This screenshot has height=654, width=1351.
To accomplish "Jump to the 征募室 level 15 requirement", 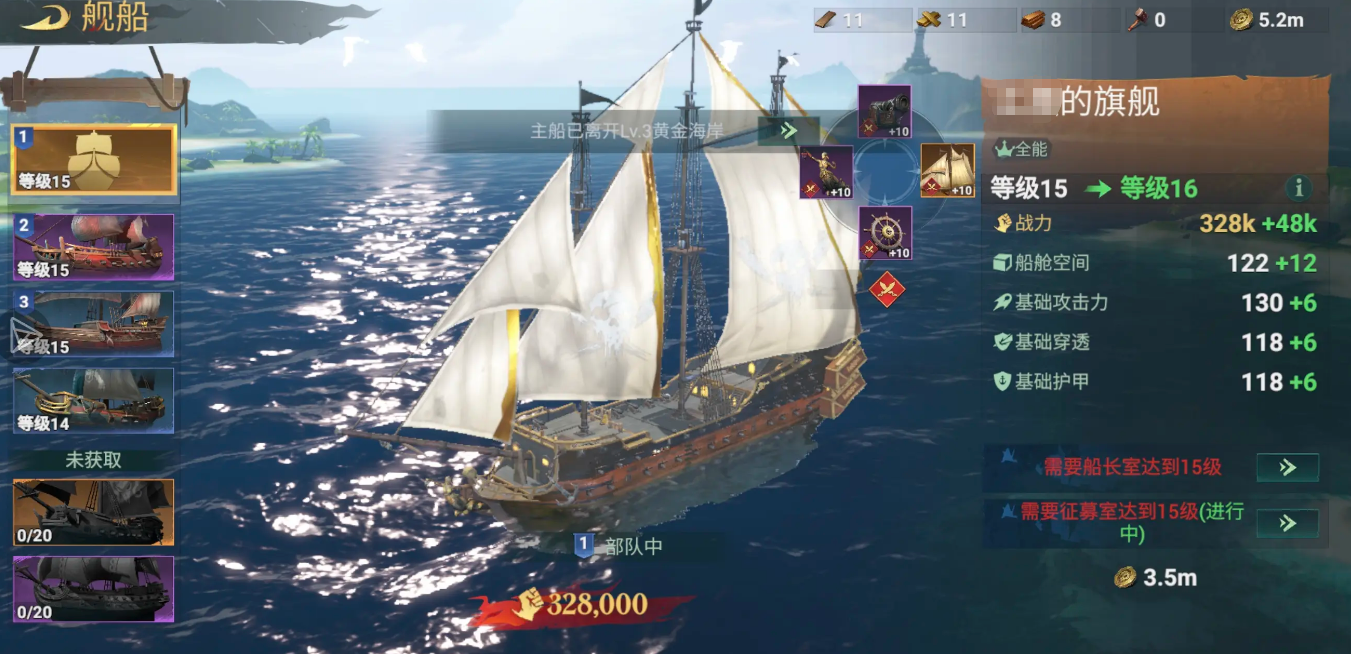I will [1287, 523].
